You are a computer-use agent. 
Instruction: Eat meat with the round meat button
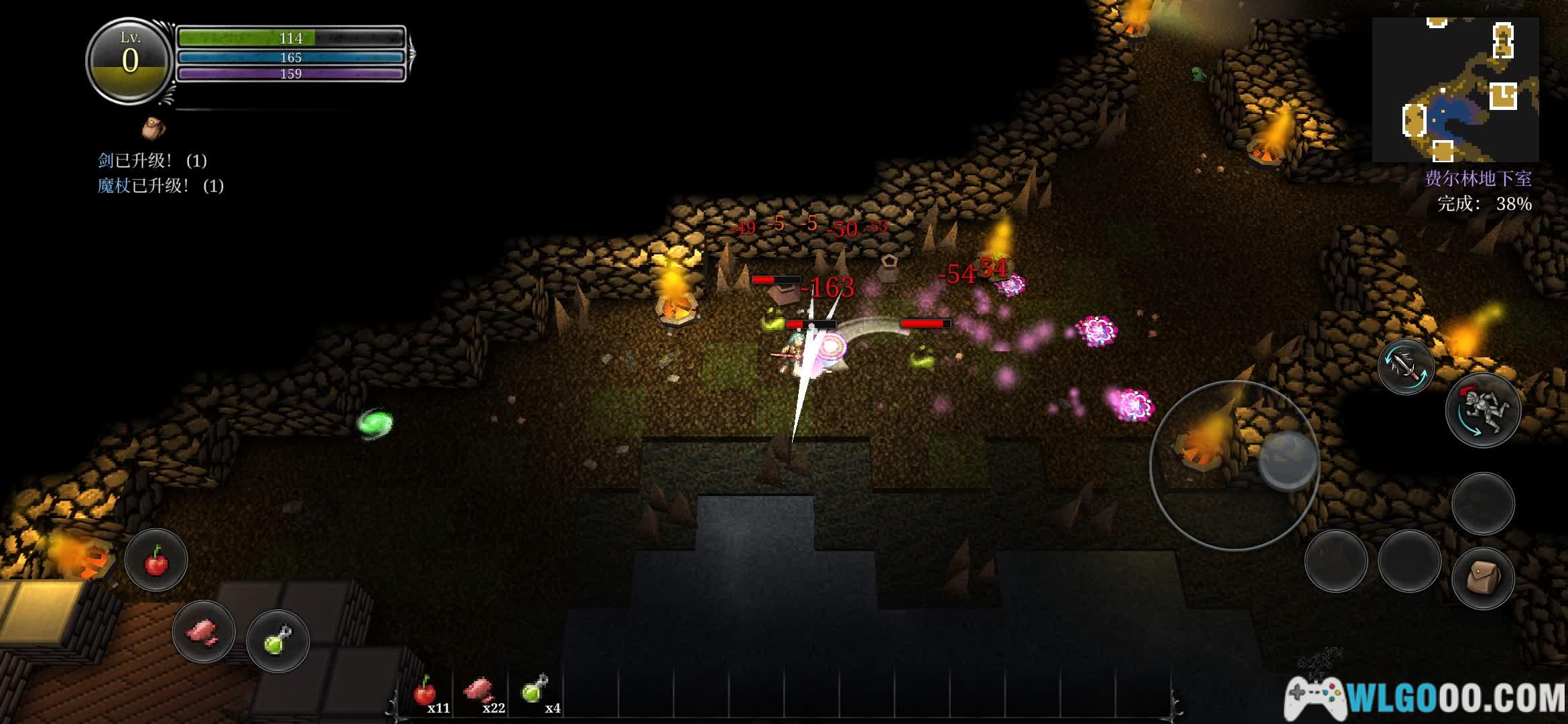coord(204,631)
